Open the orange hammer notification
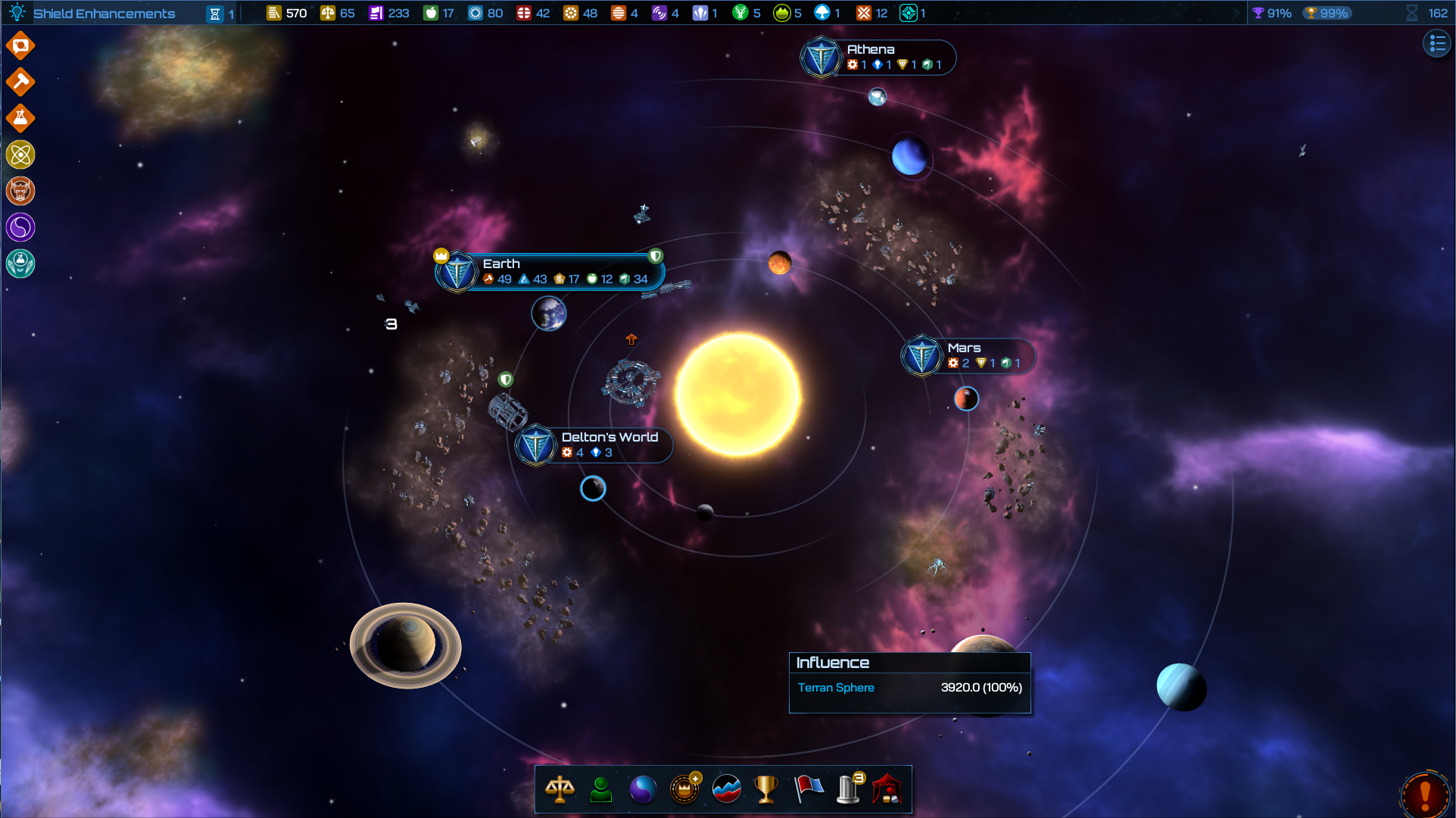This screenshot has width=1456, height=818. 20,82
